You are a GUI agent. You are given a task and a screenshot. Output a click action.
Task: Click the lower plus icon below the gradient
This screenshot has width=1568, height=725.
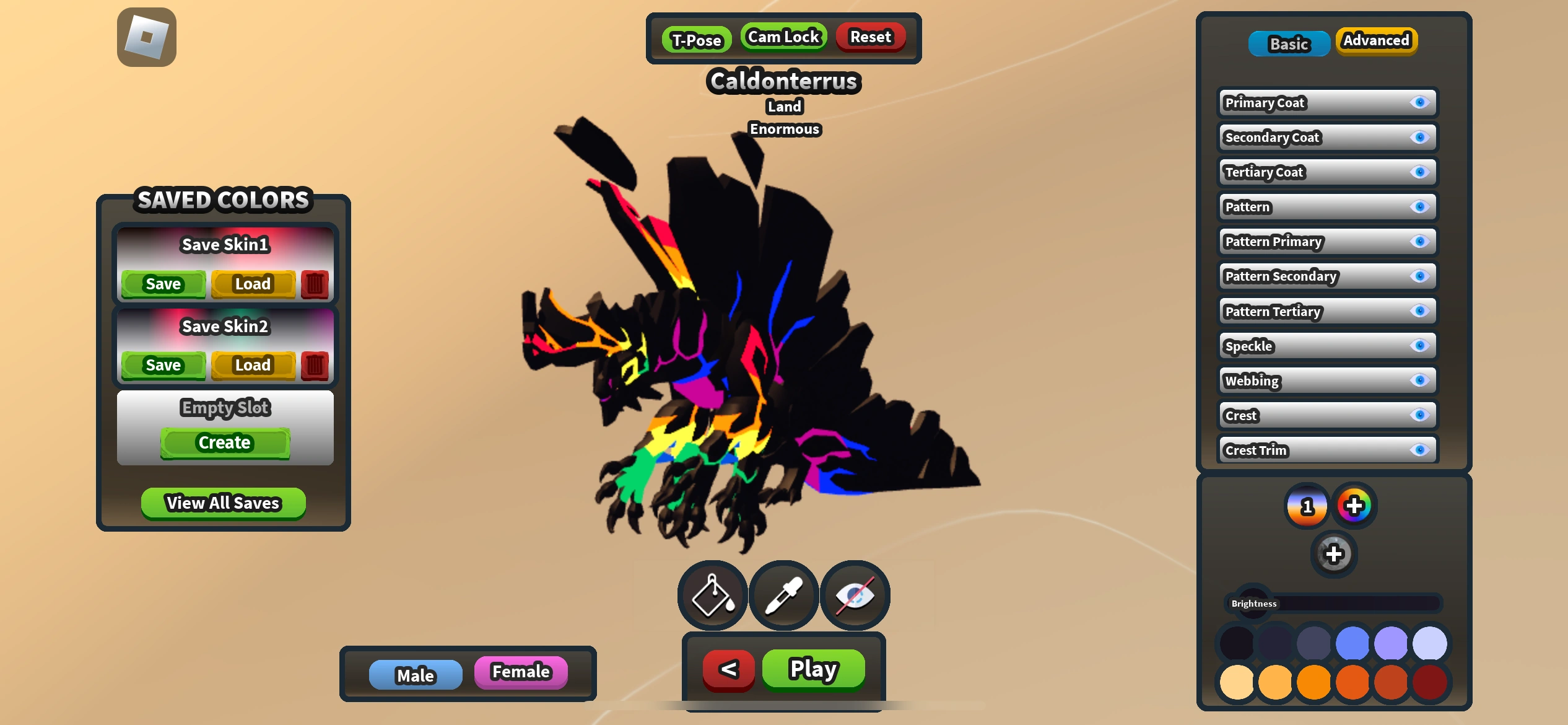point(1333,552)
